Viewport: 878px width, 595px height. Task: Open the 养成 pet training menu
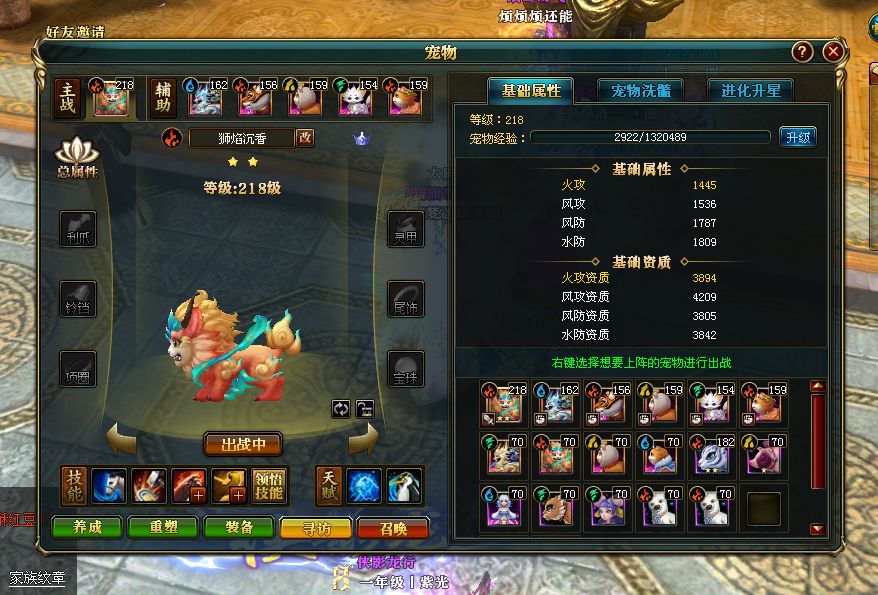click(x=88, y=528)
